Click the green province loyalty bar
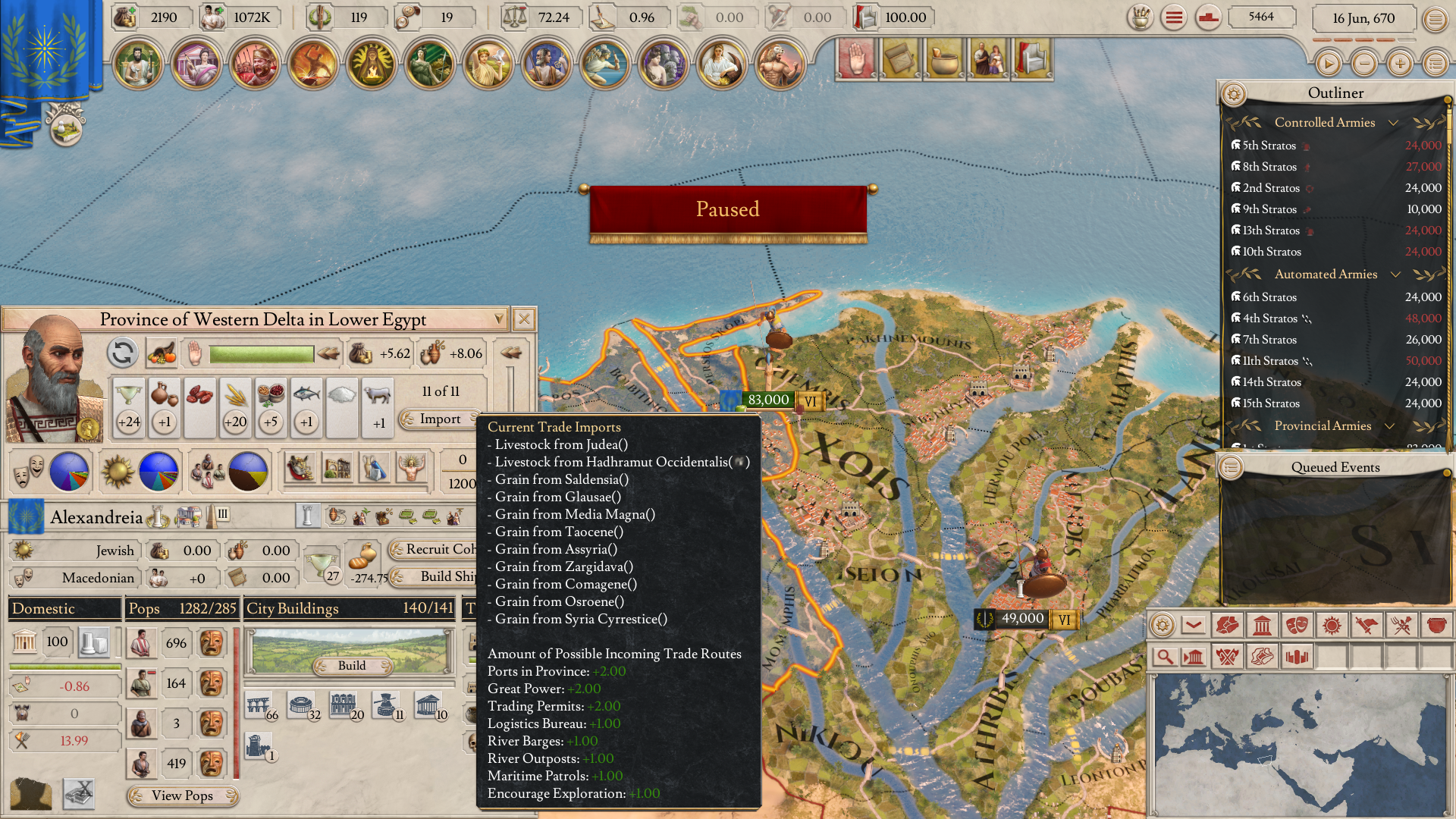Screen dimensions: 1456x819 262,353
